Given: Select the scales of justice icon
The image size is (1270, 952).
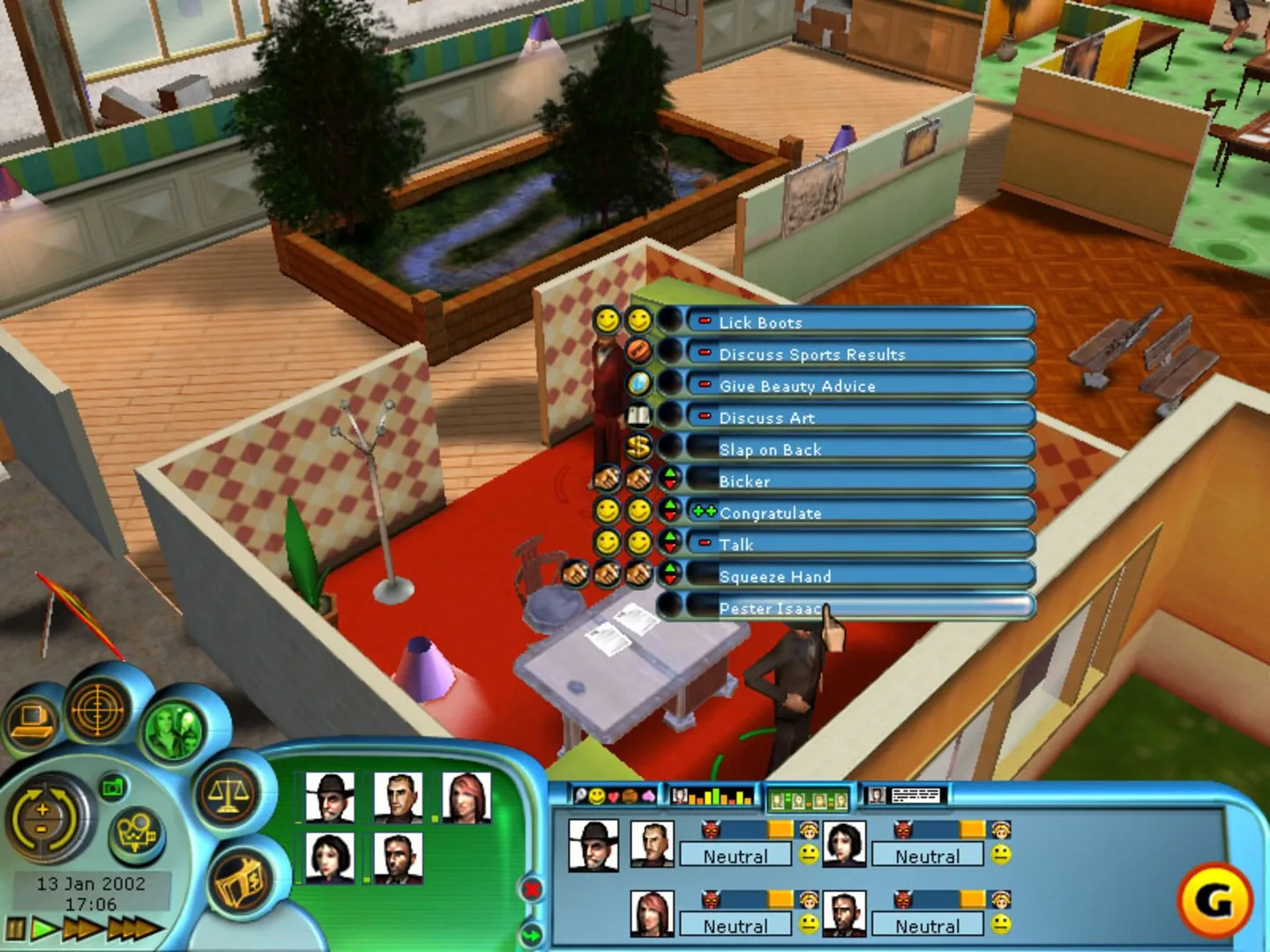Looking at the screenshot, I should pyautogui.click(x=228, y=793).
